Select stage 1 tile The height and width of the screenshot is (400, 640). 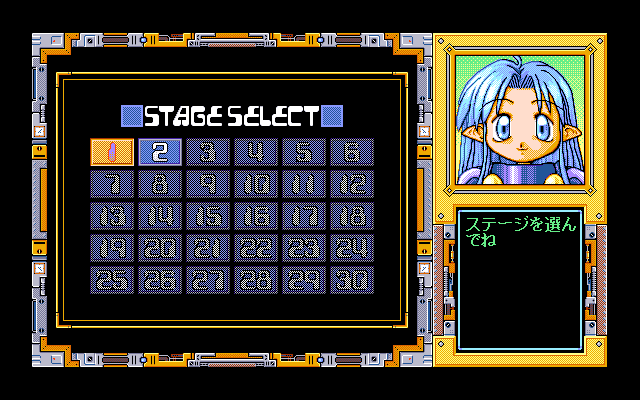(x=111, y=152)
